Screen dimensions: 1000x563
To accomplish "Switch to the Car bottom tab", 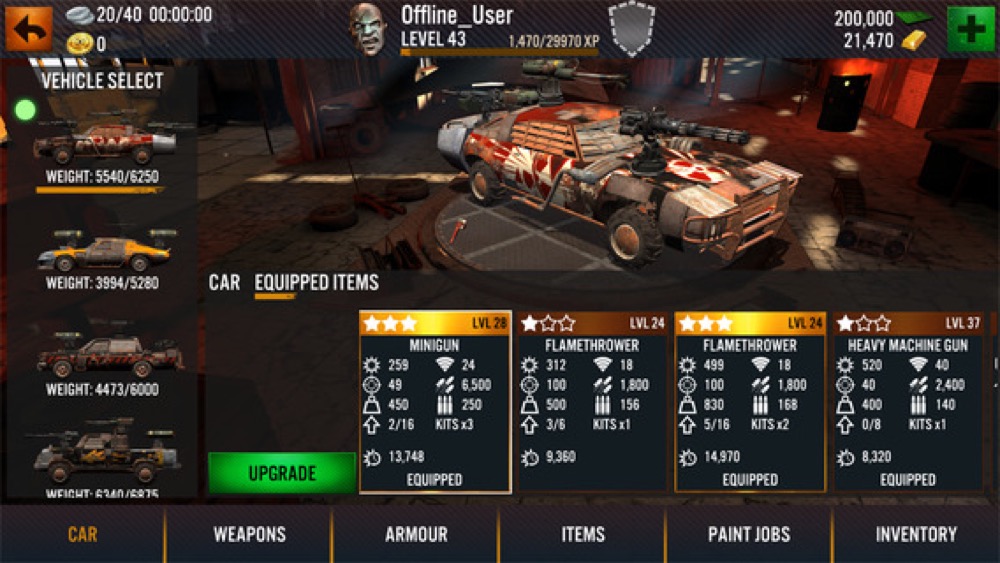I will click(x=82, y=534).
